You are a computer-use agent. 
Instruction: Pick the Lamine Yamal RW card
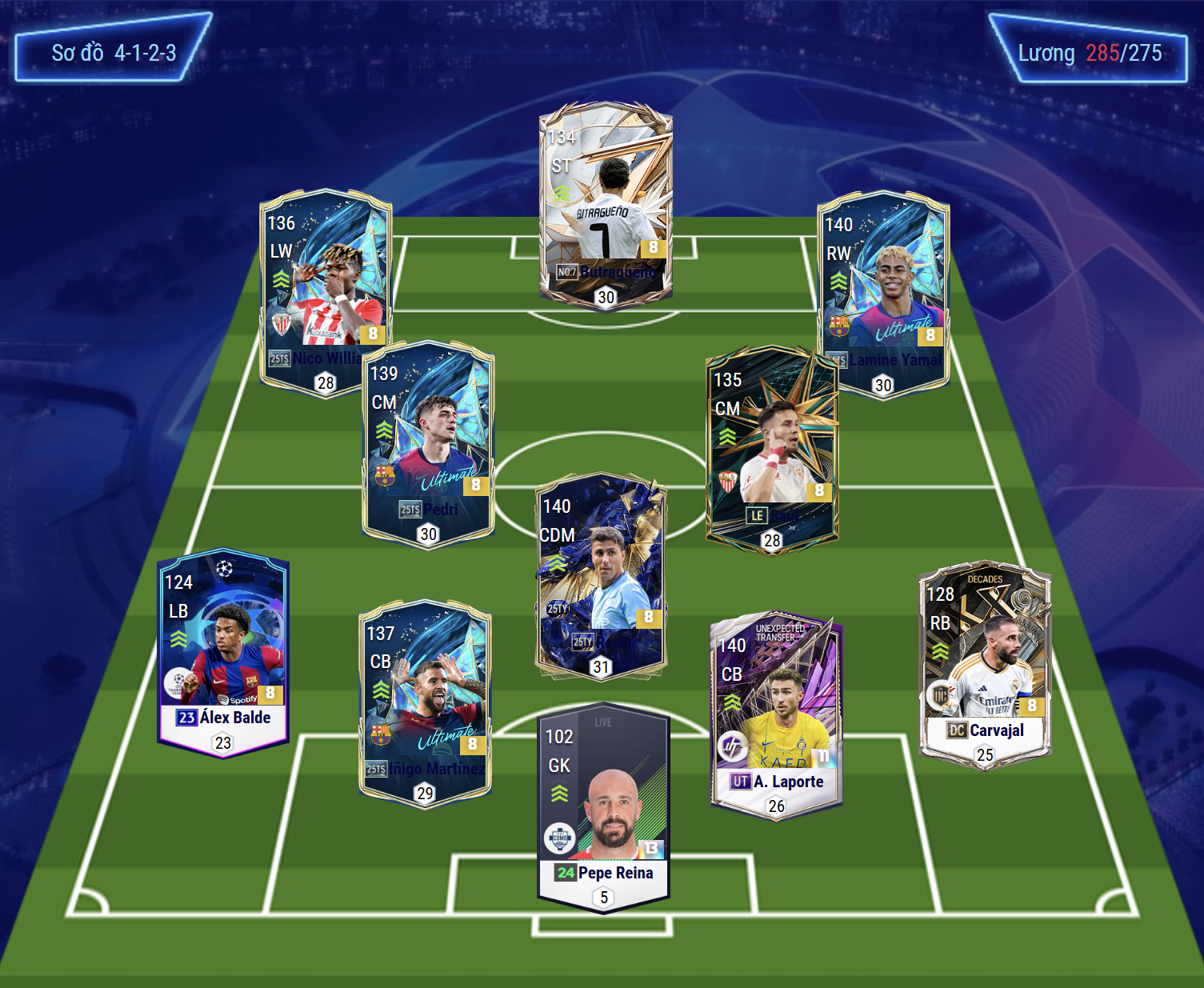pyautogui.click(x=882, y=292)
